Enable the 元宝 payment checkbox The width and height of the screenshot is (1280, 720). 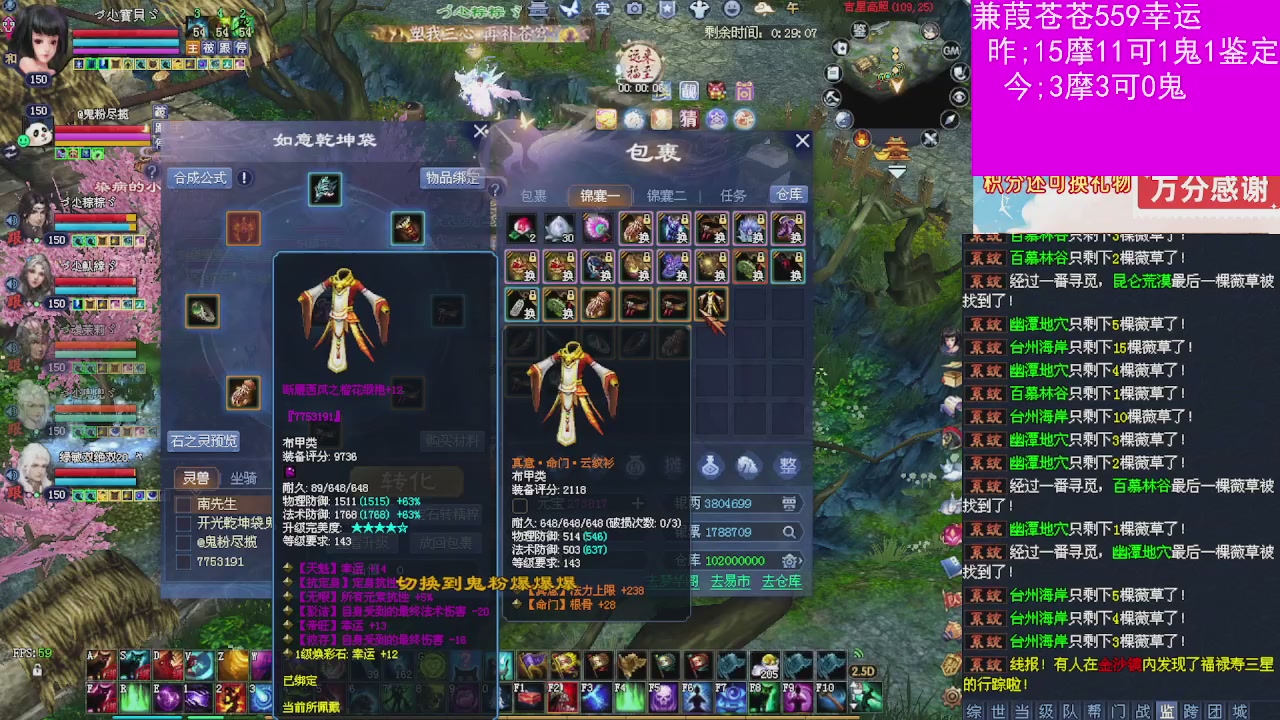coord(520,505)
